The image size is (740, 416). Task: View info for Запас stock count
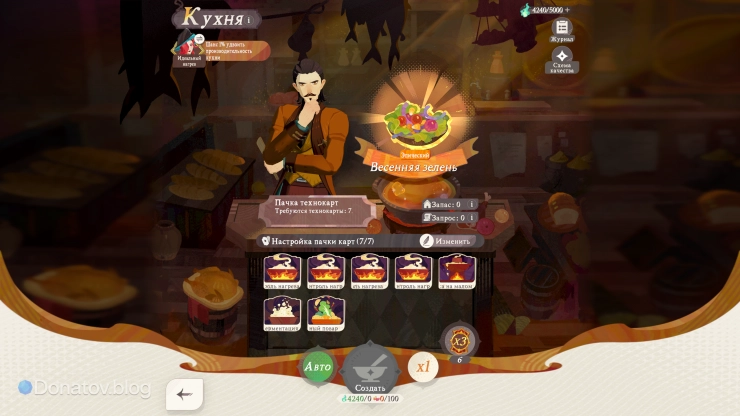point(472,204)
